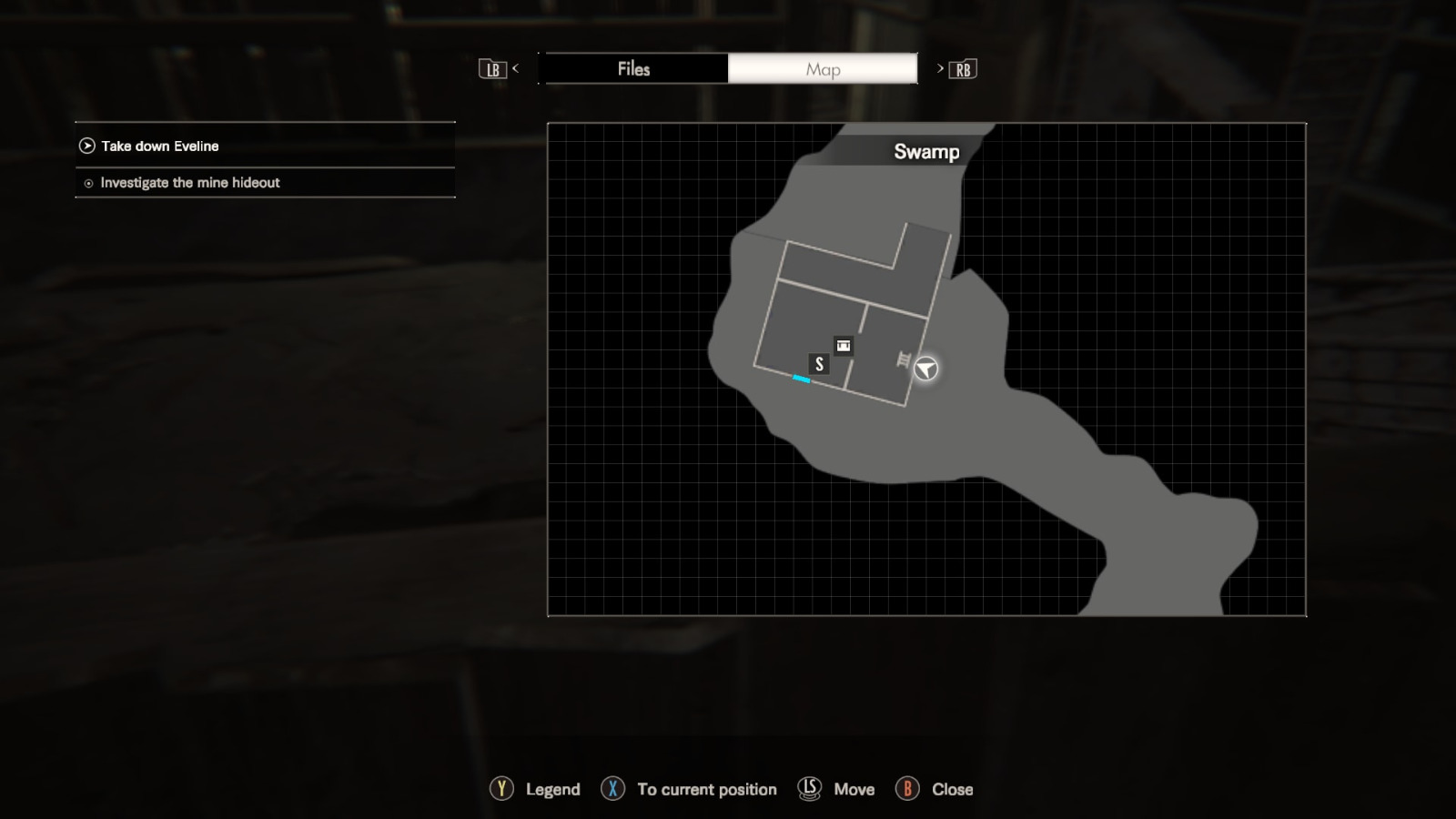Select the Map tab
Image resolution: width=1456 pixels, height=819 pixels.
click(x=822, y=68)
